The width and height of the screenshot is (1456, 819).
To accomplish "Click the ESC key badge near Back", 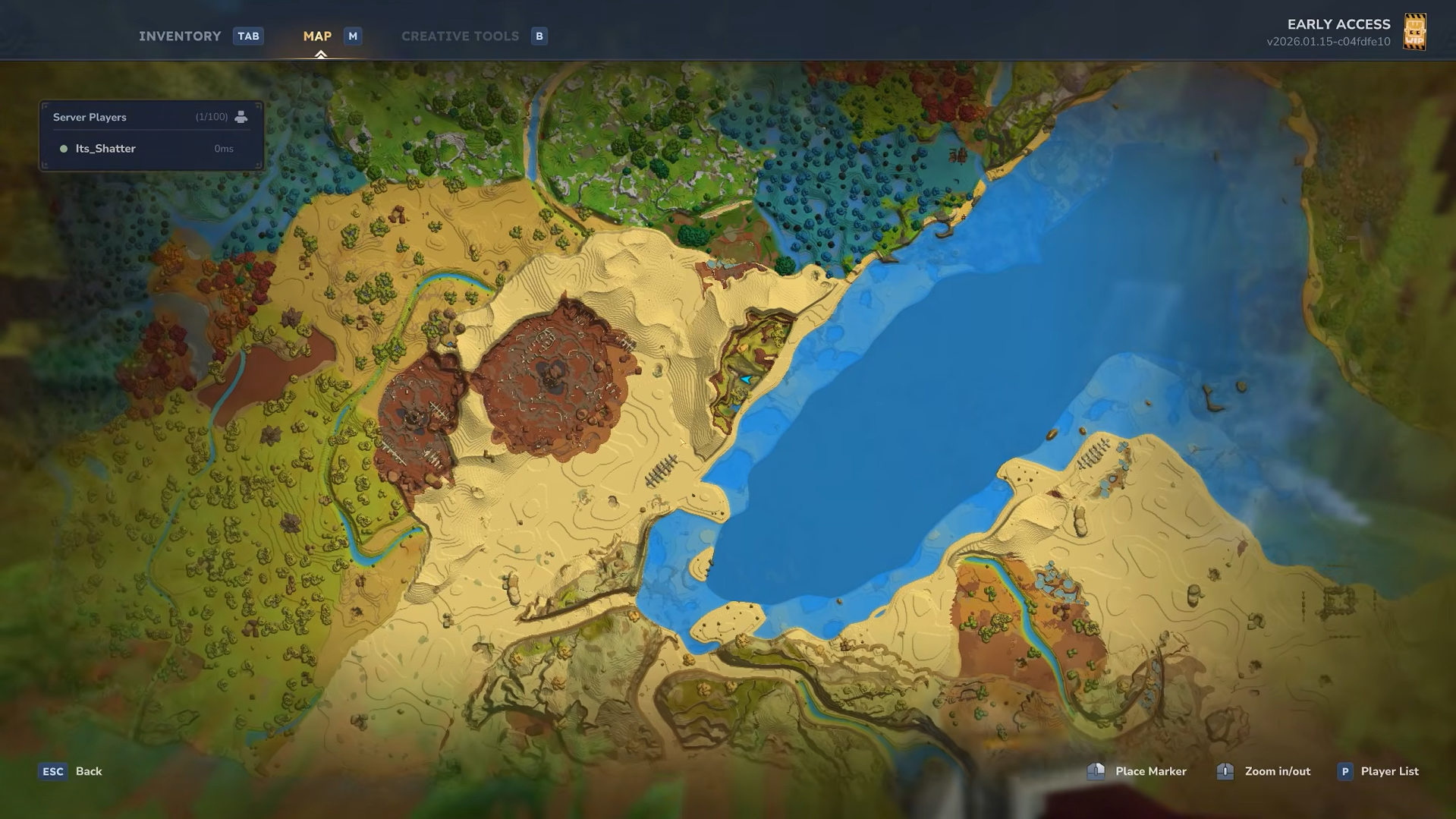I will pos(52,770).
